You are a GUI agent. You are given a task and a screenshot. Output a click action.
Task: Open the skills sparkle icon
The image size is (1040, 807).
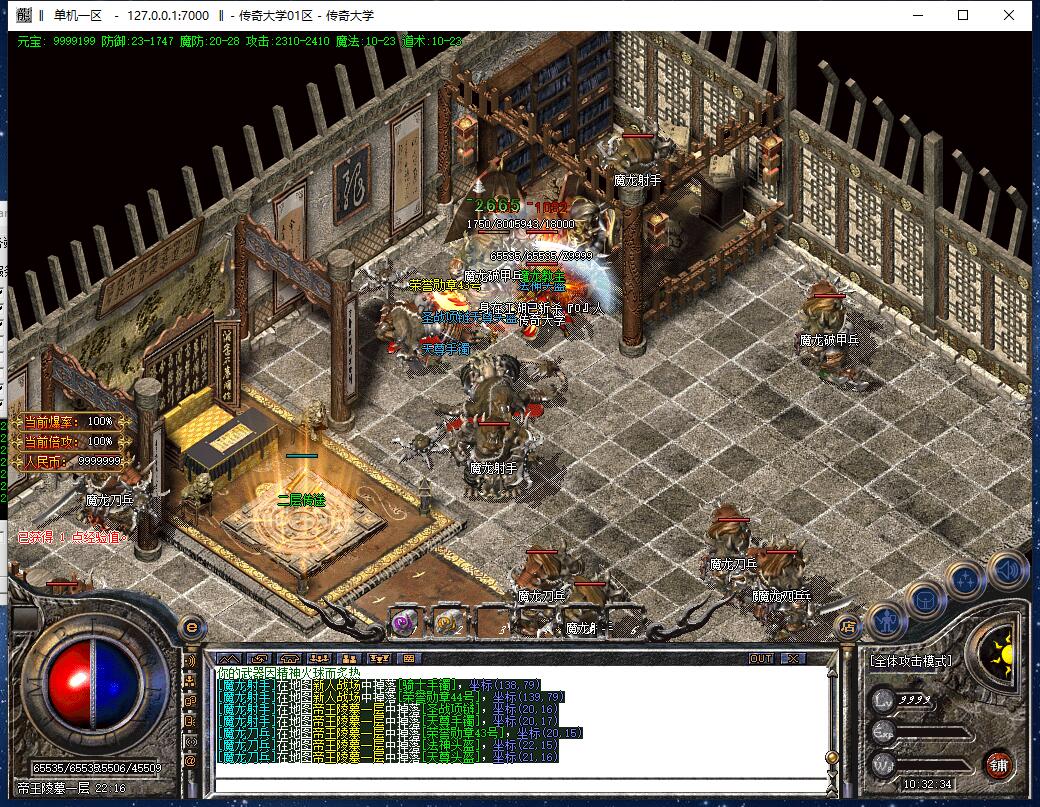[x=966, y=579]
